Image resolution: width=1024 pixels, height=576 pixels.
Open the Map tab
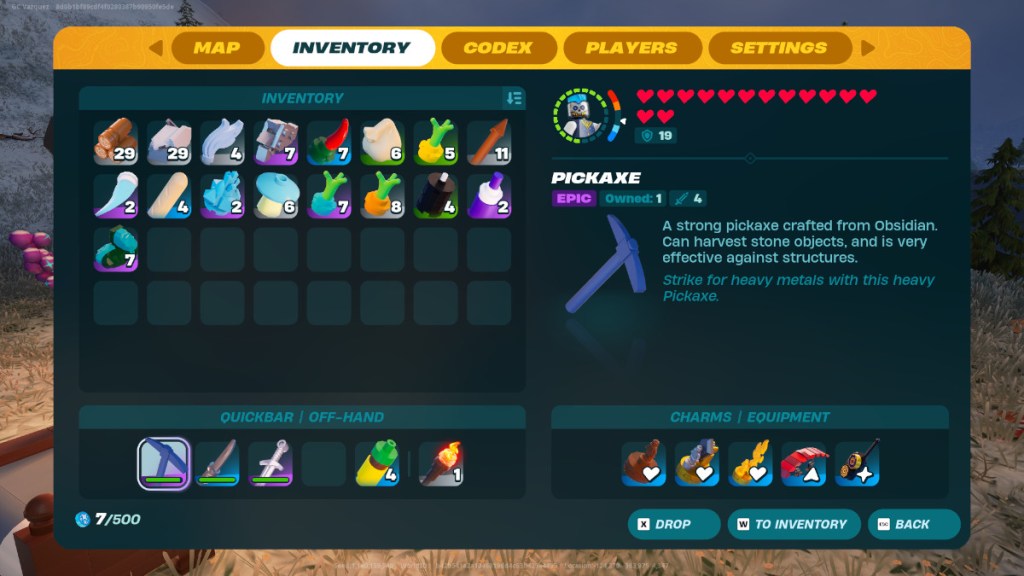(x=217, y=48)
